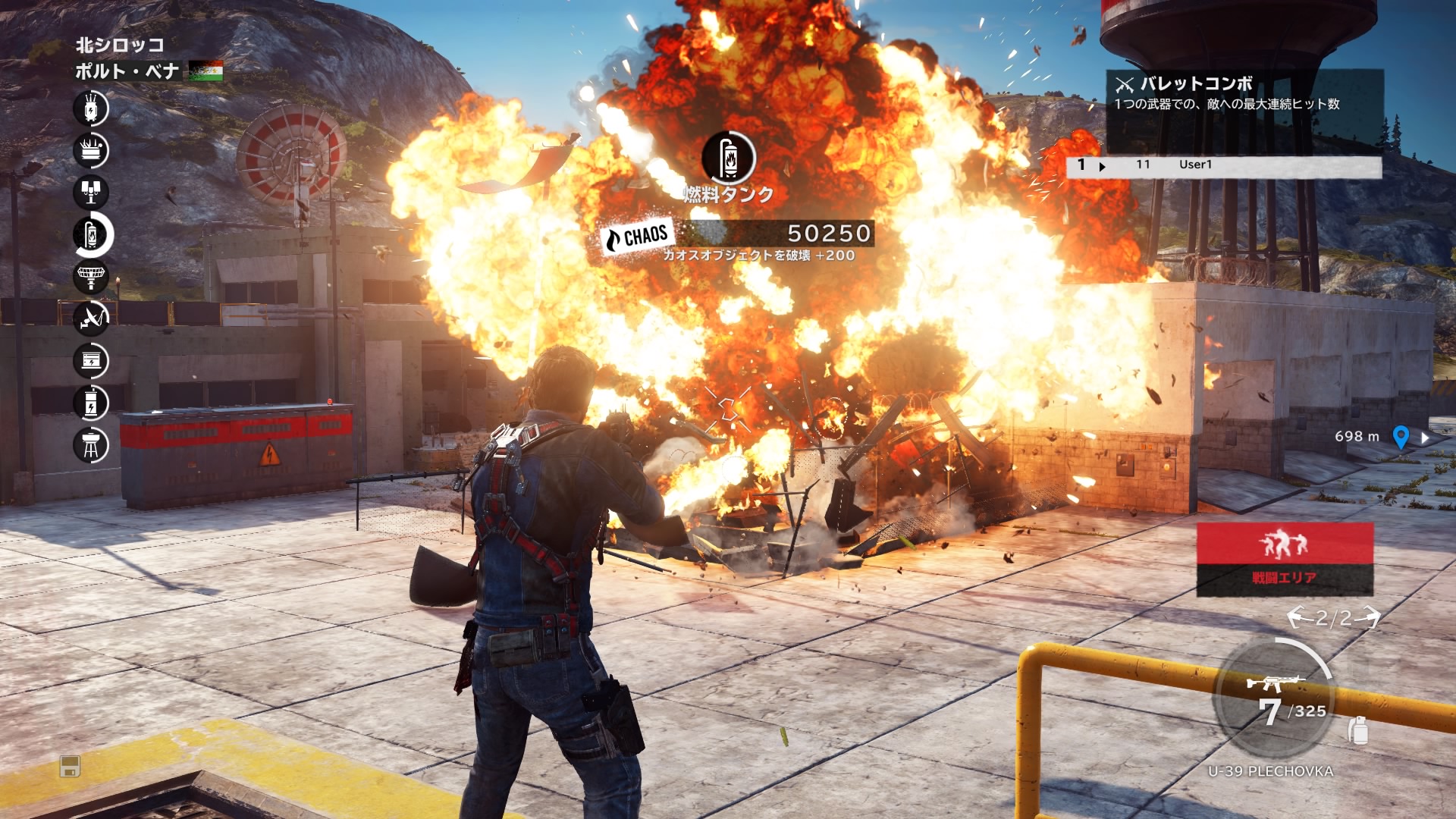Click the blue waypoint marker
The width and height of the screenshot is (1456, 819).
click(x=1401, y=437)
